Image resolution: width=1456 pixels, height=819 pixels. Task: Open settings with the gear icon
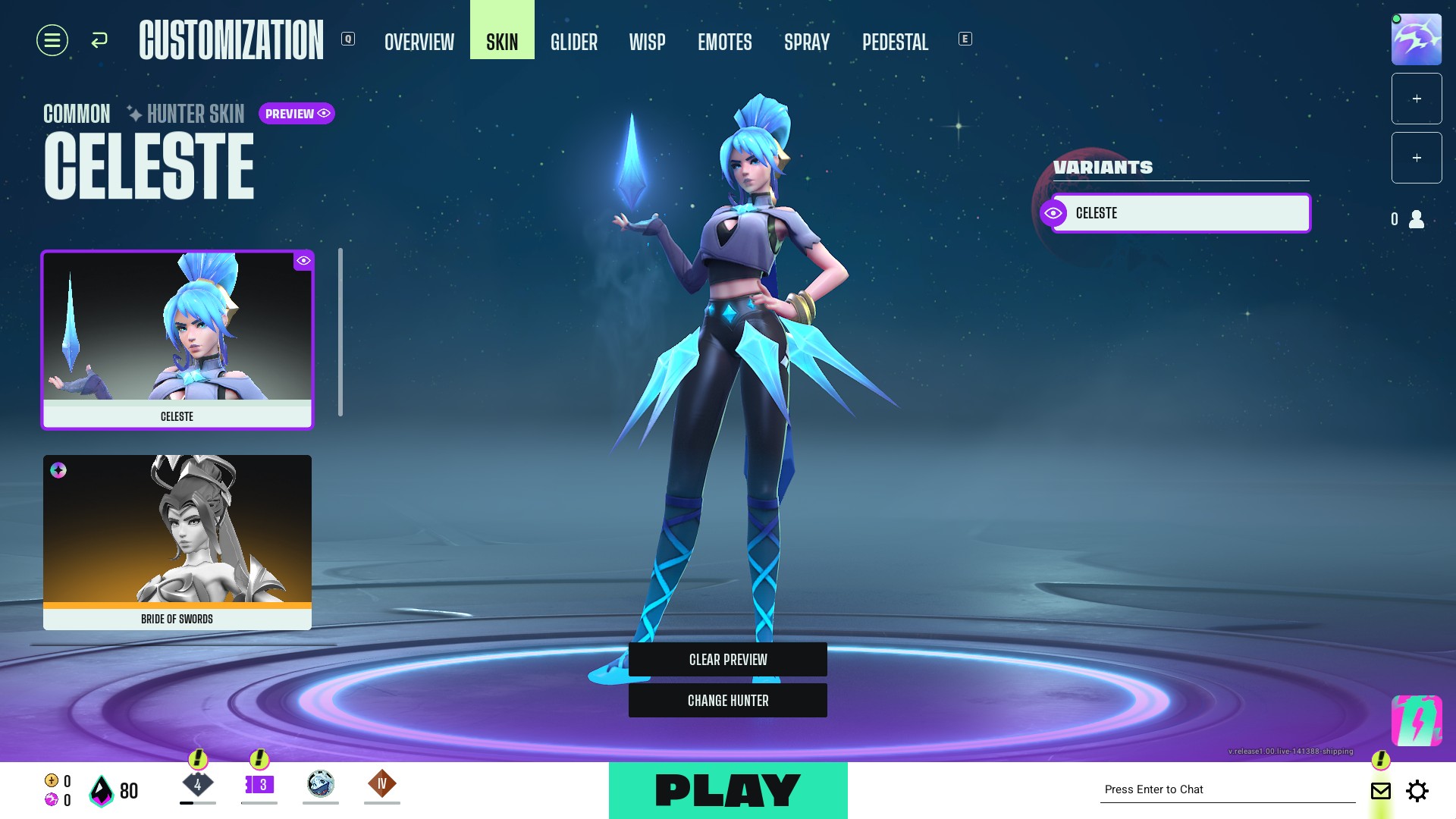(x=1417, y=791)
